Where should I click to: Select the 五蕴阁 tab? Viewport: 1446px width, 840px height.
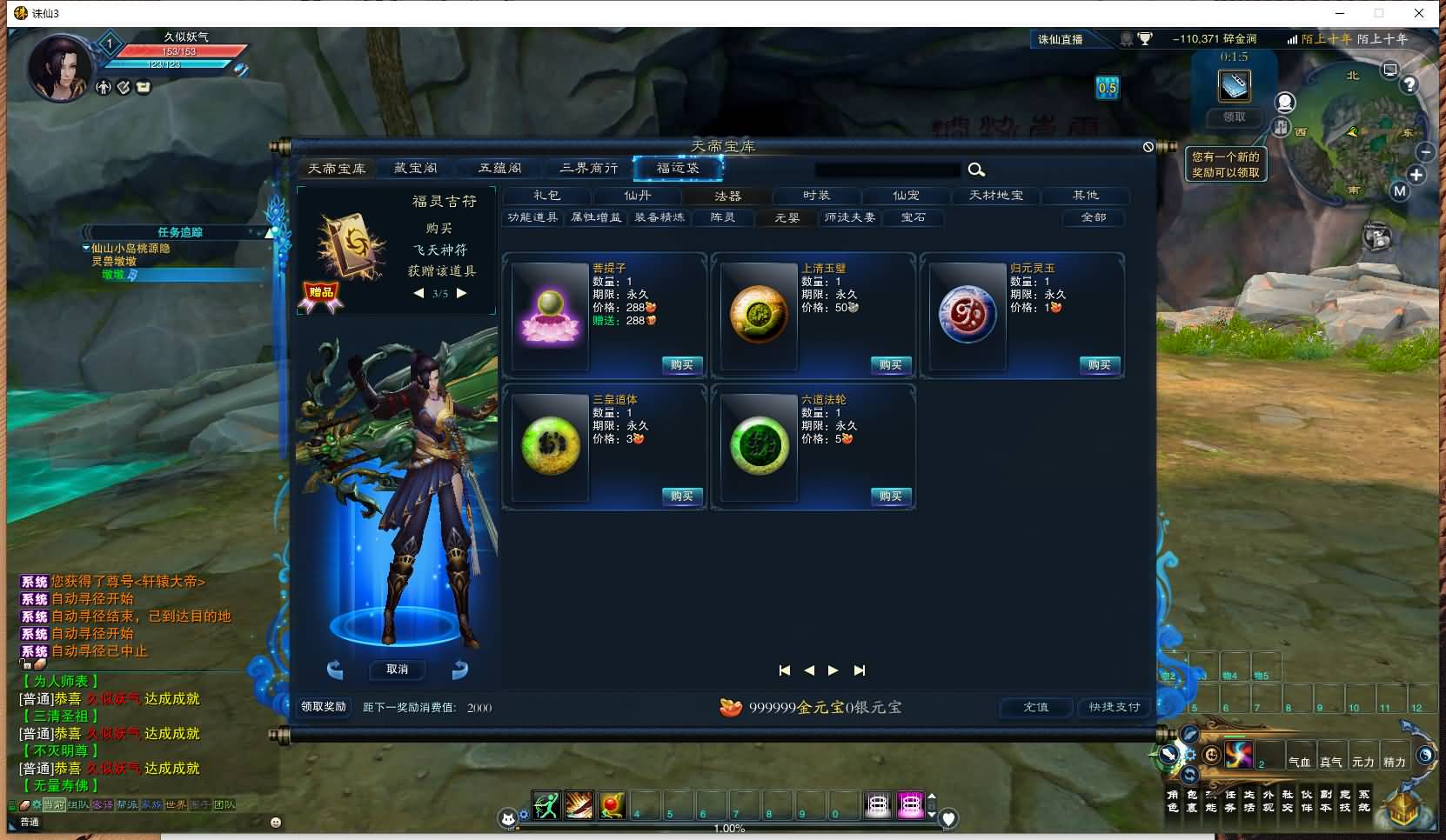coord(500,169)
